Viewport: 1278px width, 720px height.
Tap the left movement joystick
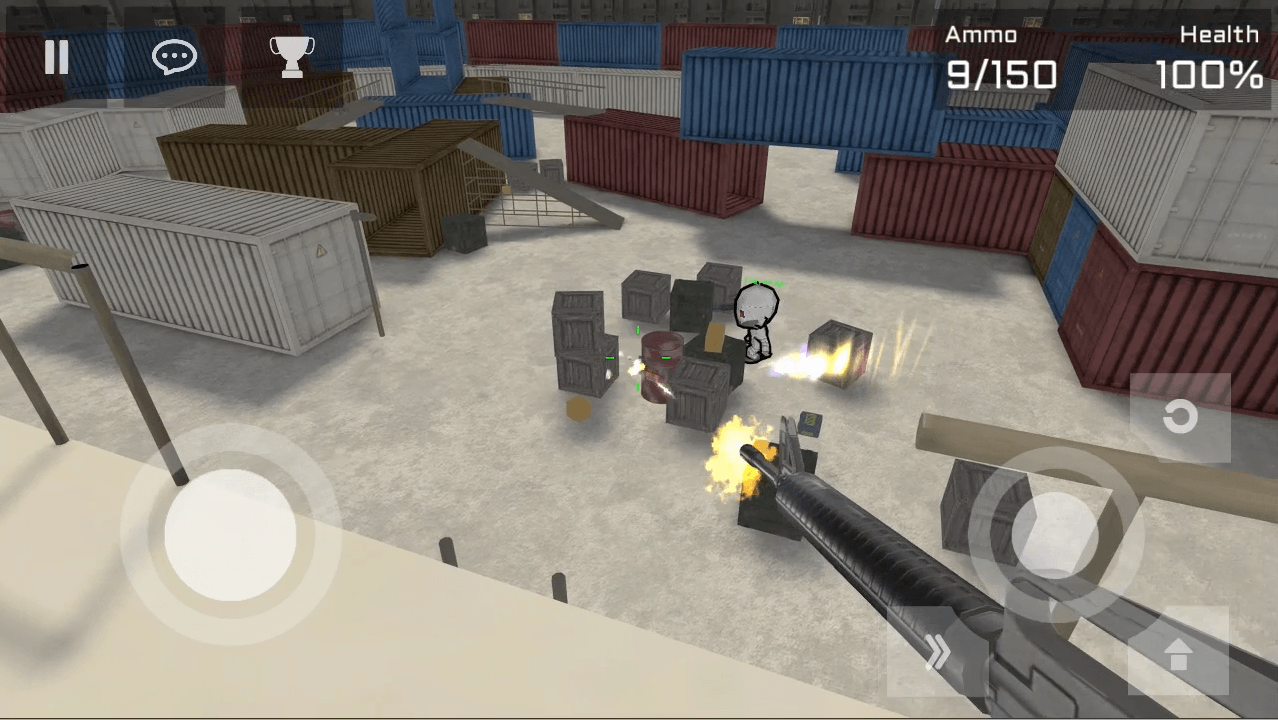[x=230, y=535]
